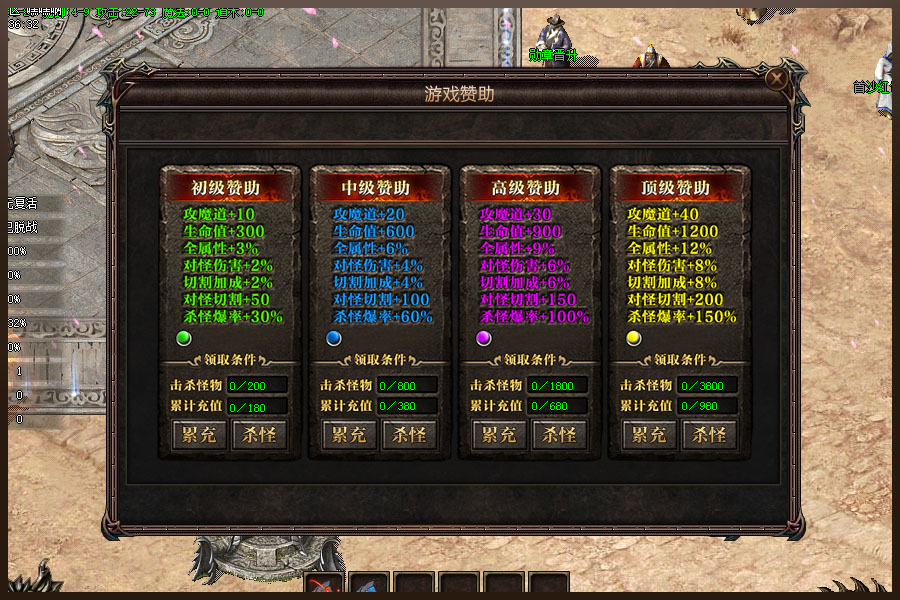Screen dimensions: 900x600
Task: Choose 杀怪 in the 中级赞助 panel
Action: [409, 435]
